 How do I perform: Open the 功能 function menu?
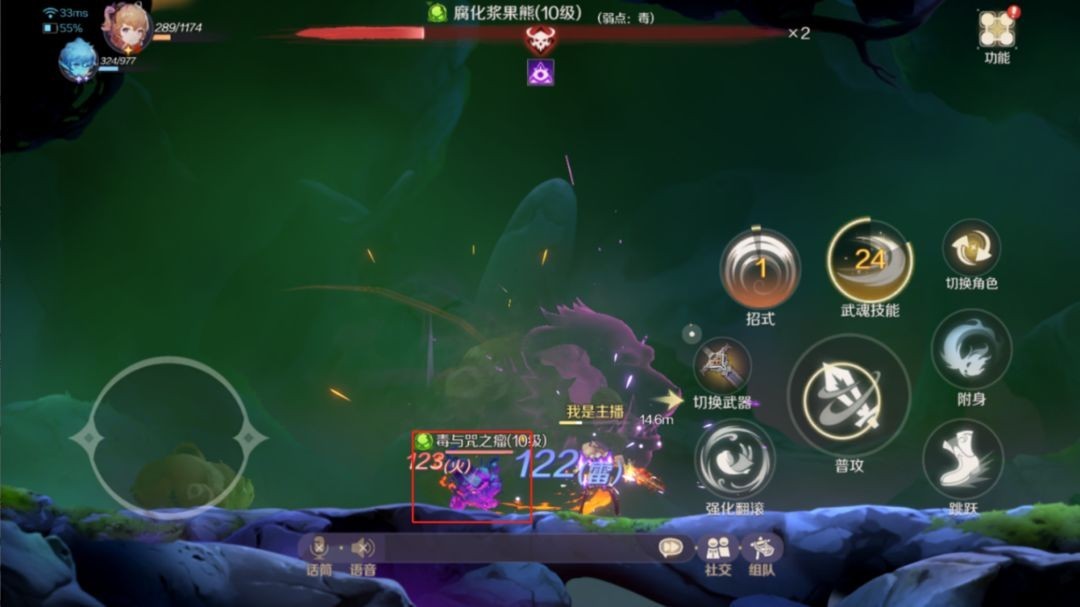pyautogui.click(x=996, y=31)
